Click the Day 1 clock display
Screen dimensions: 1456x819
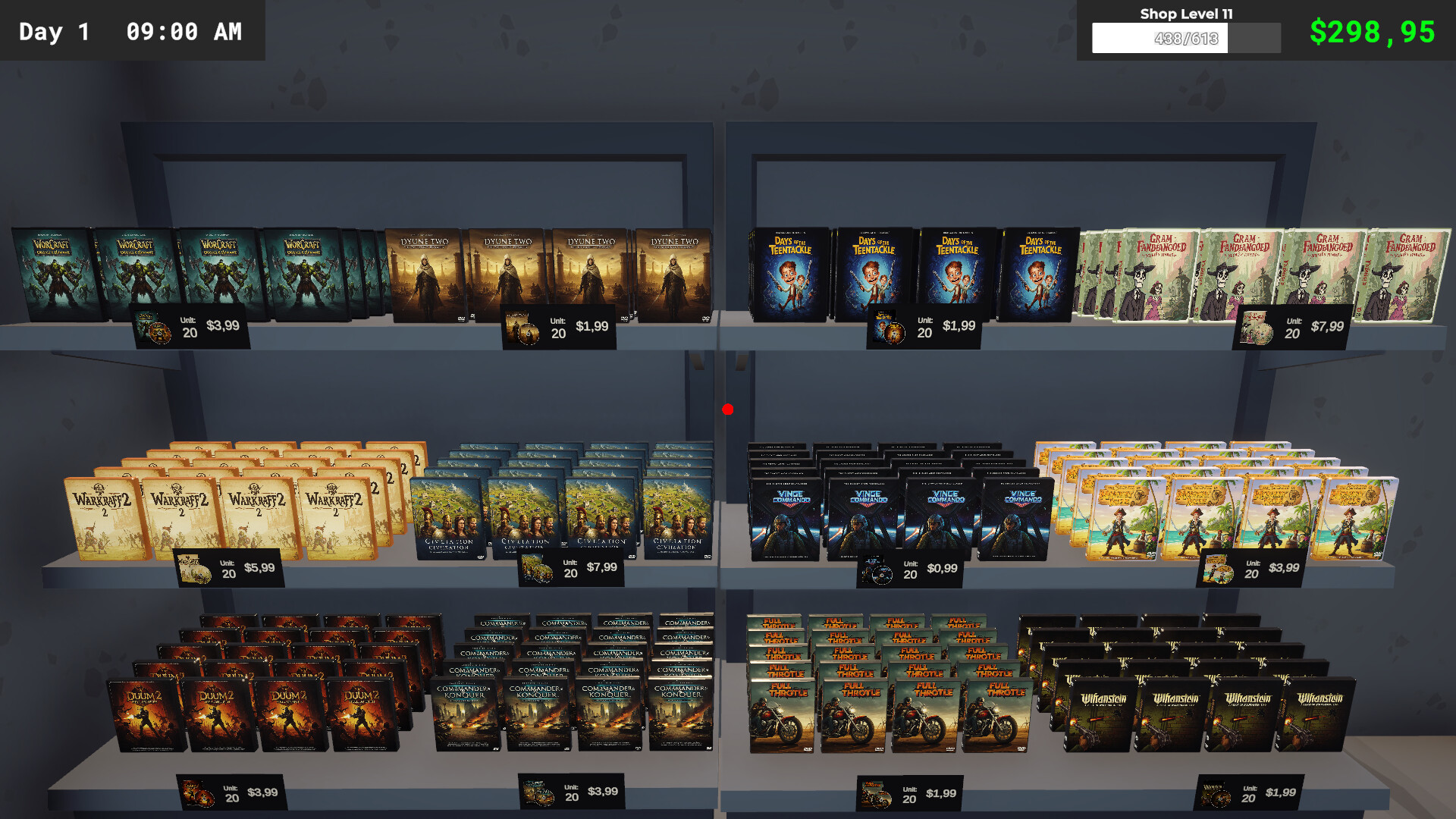click(x=129, y=32)
